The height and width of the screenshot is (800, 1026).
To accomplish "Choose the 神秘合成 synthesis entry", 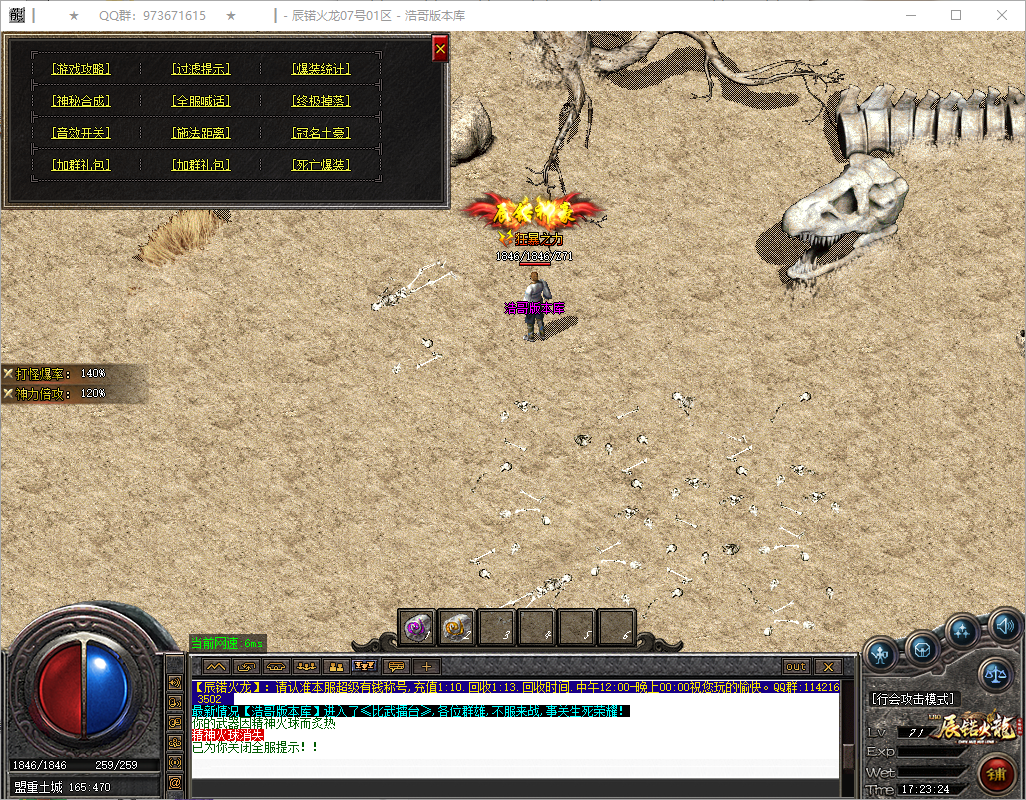I will point(81,101).
